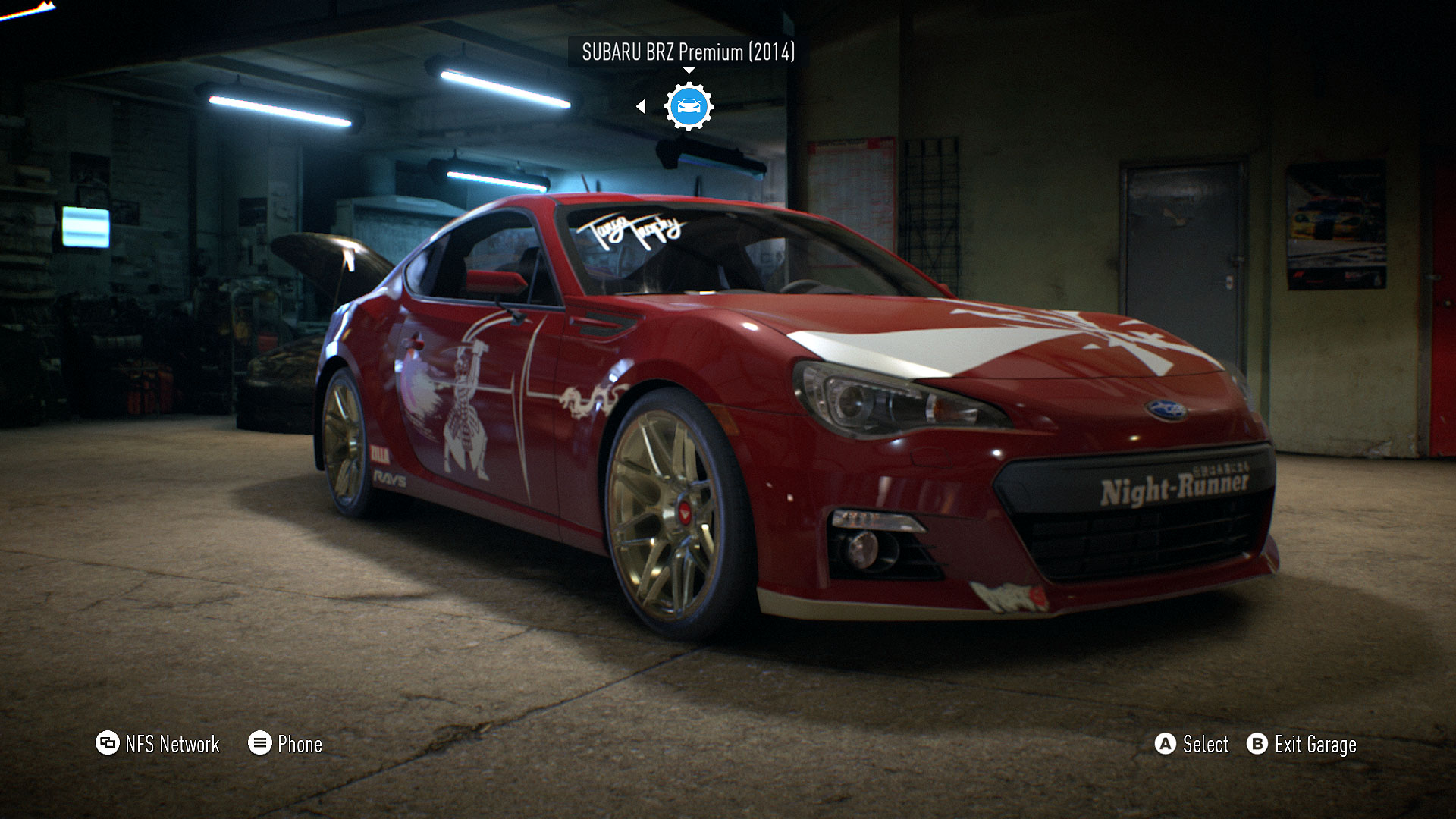
Task: Click the left arrow beside car icon
Action: 641,107
